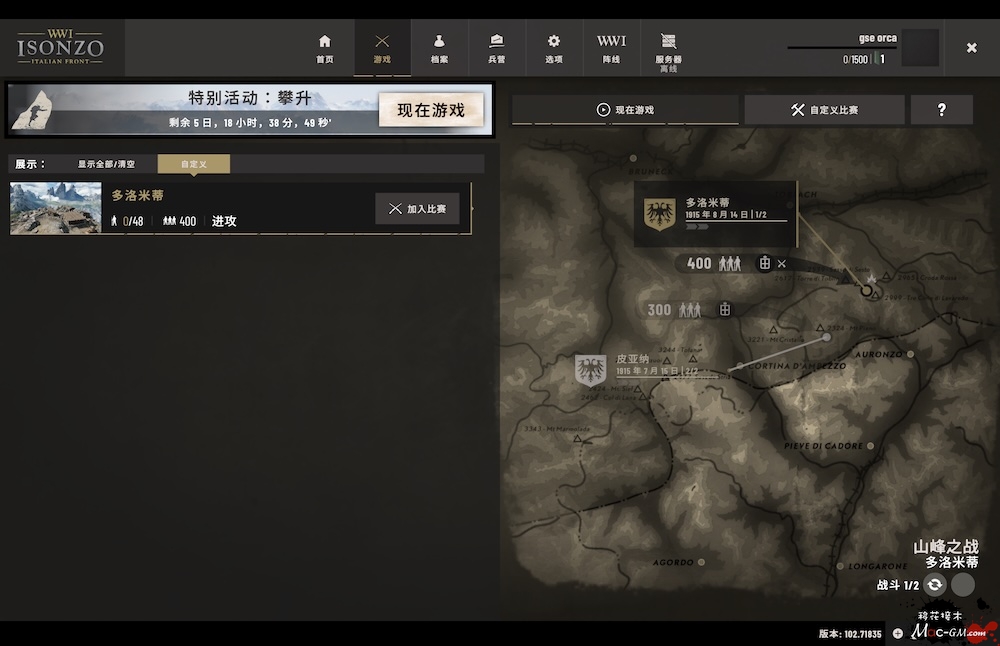Screen dimensions: 1000x646
Task: Click the plus icon beside the version number
Action: (897, 633)
